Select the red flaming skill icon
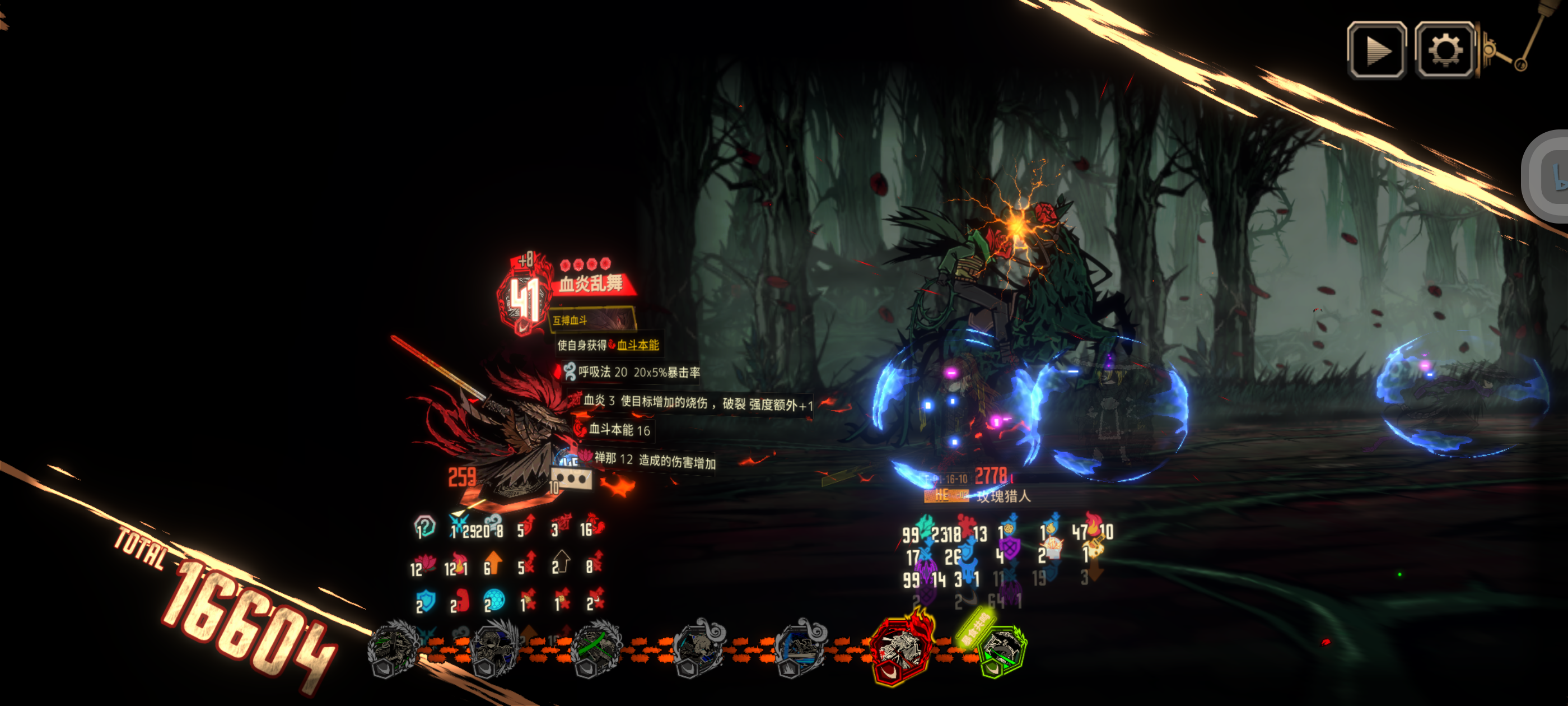This screenshot has width=1568, height=706. [x=900, y=649]
